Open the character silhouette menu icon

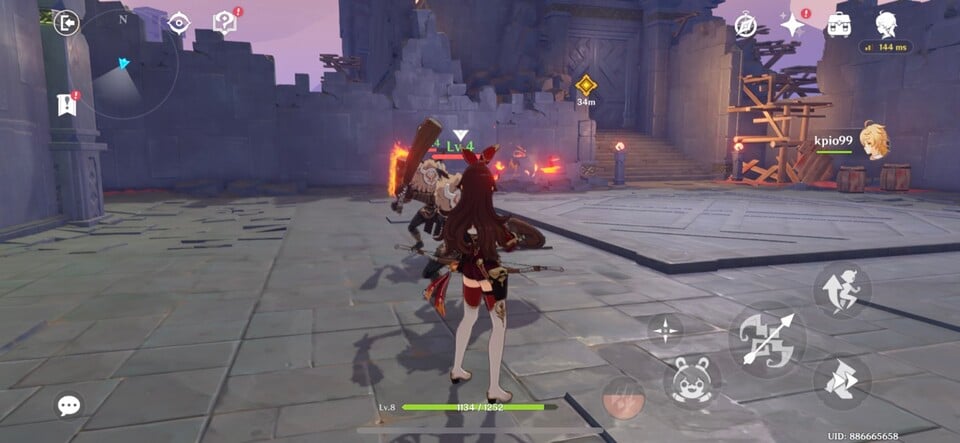(886, 24)
